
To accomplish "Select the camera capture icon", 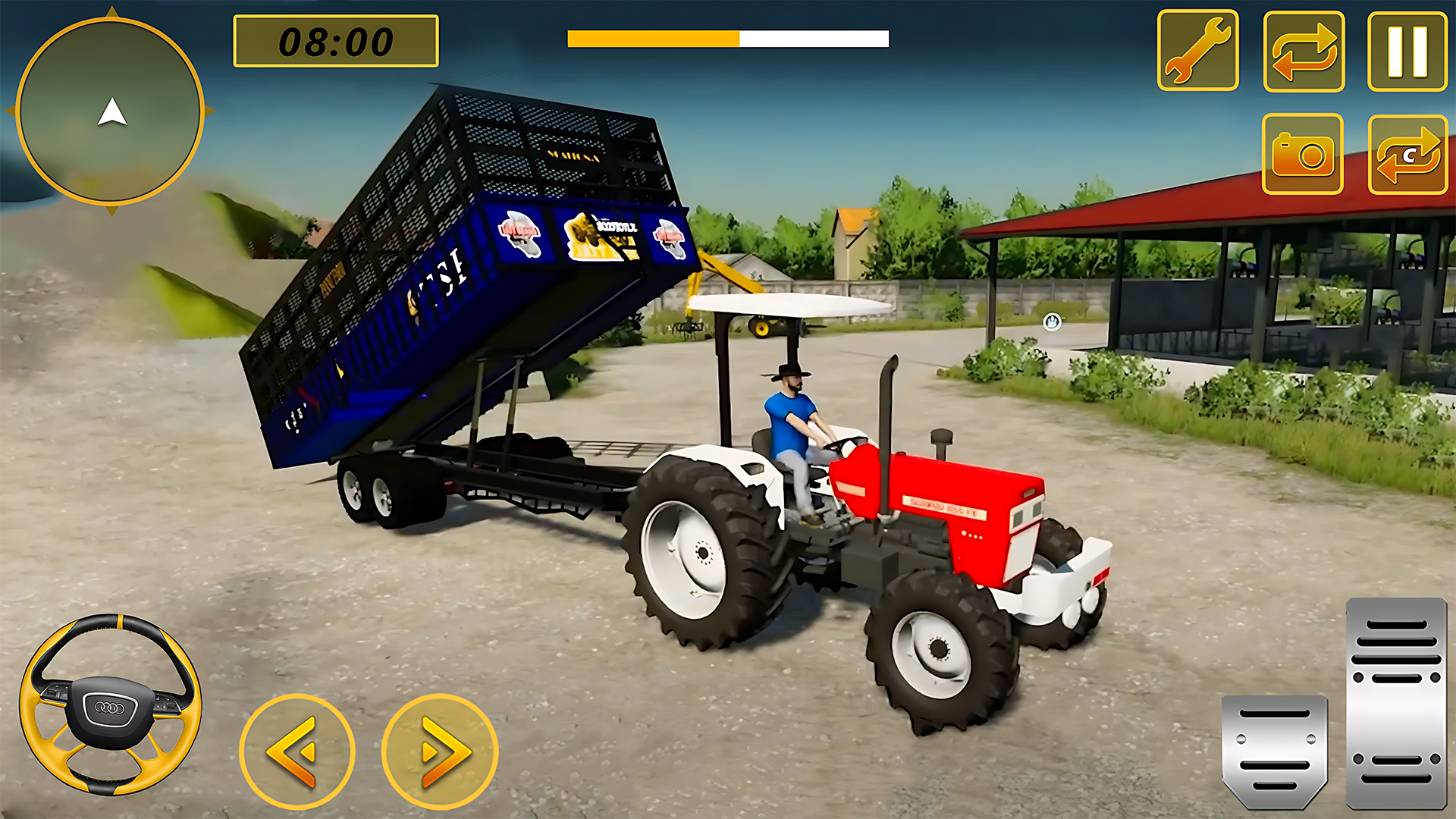I will (1301, 155).
